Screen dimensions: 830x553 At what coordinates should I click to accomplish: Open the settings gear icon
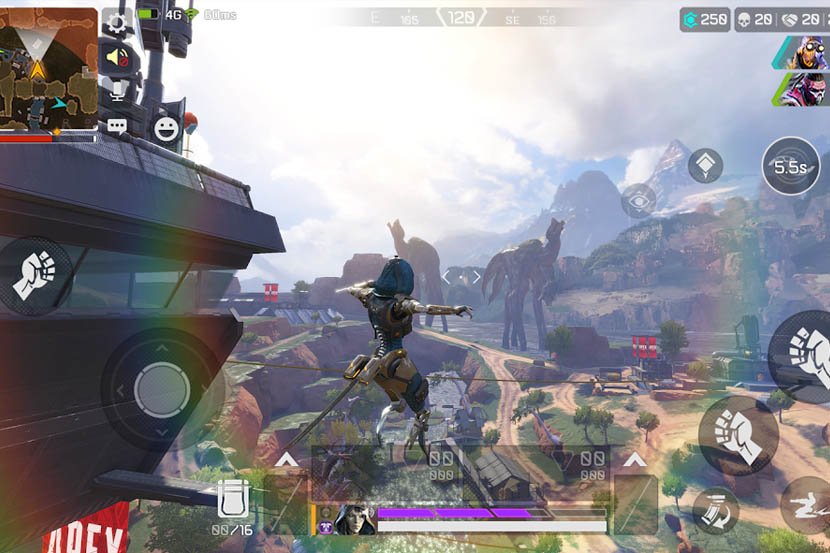pos(117,23)
